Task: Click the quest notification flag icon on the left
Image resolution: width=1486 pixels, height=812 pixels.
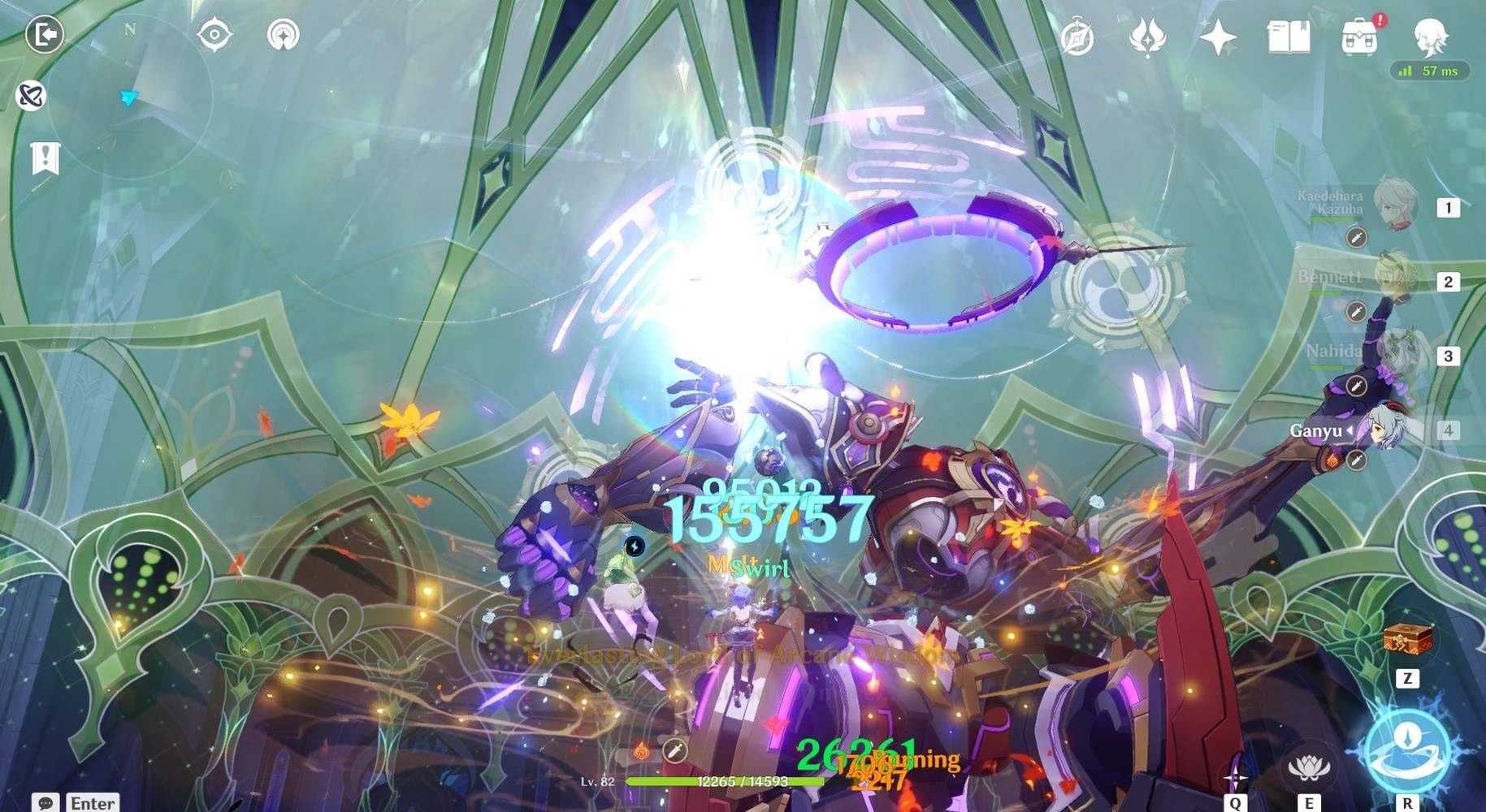Action: 45,157
